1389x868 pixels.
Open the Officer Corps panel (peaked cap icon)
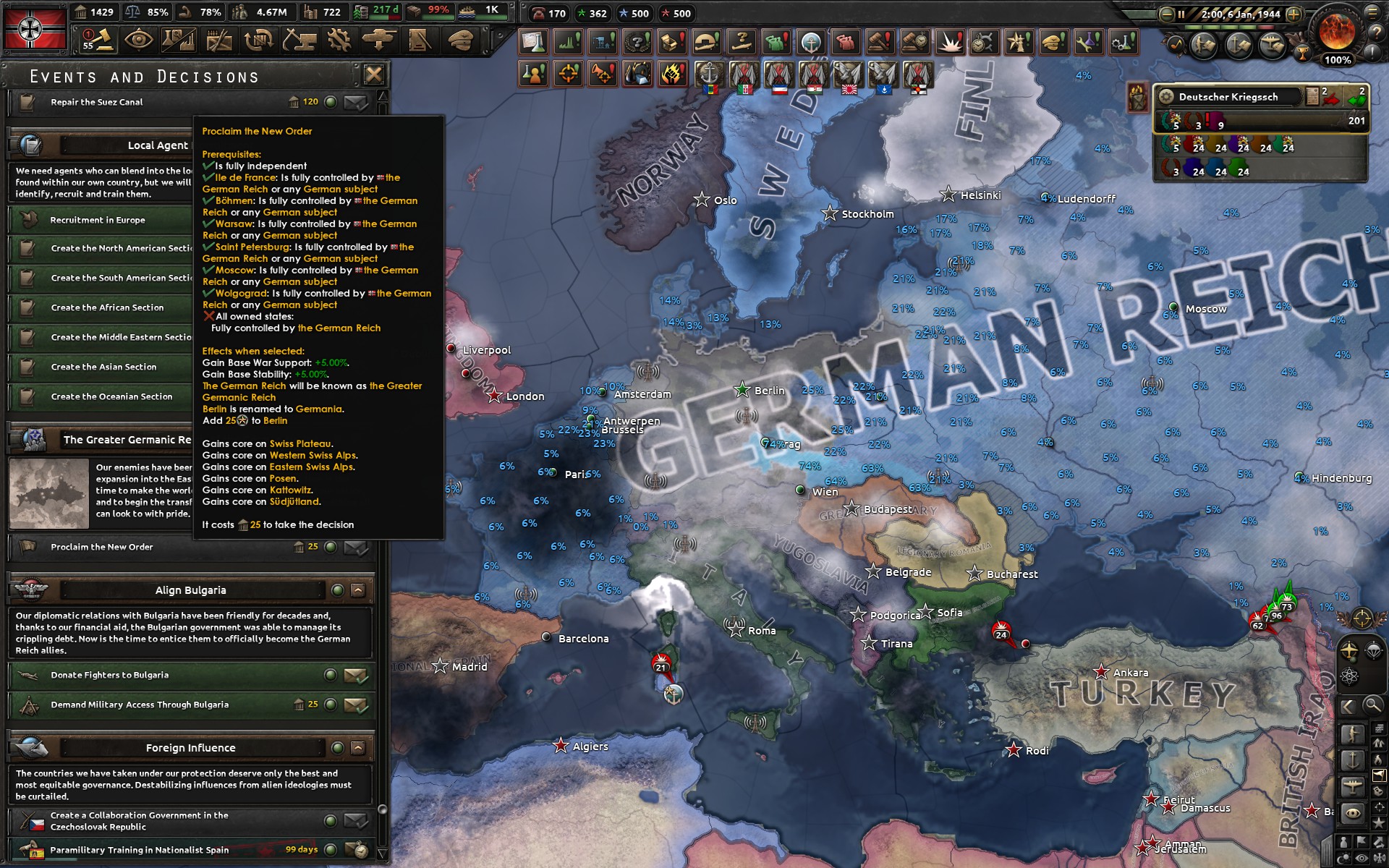click(x=460, y=41)
